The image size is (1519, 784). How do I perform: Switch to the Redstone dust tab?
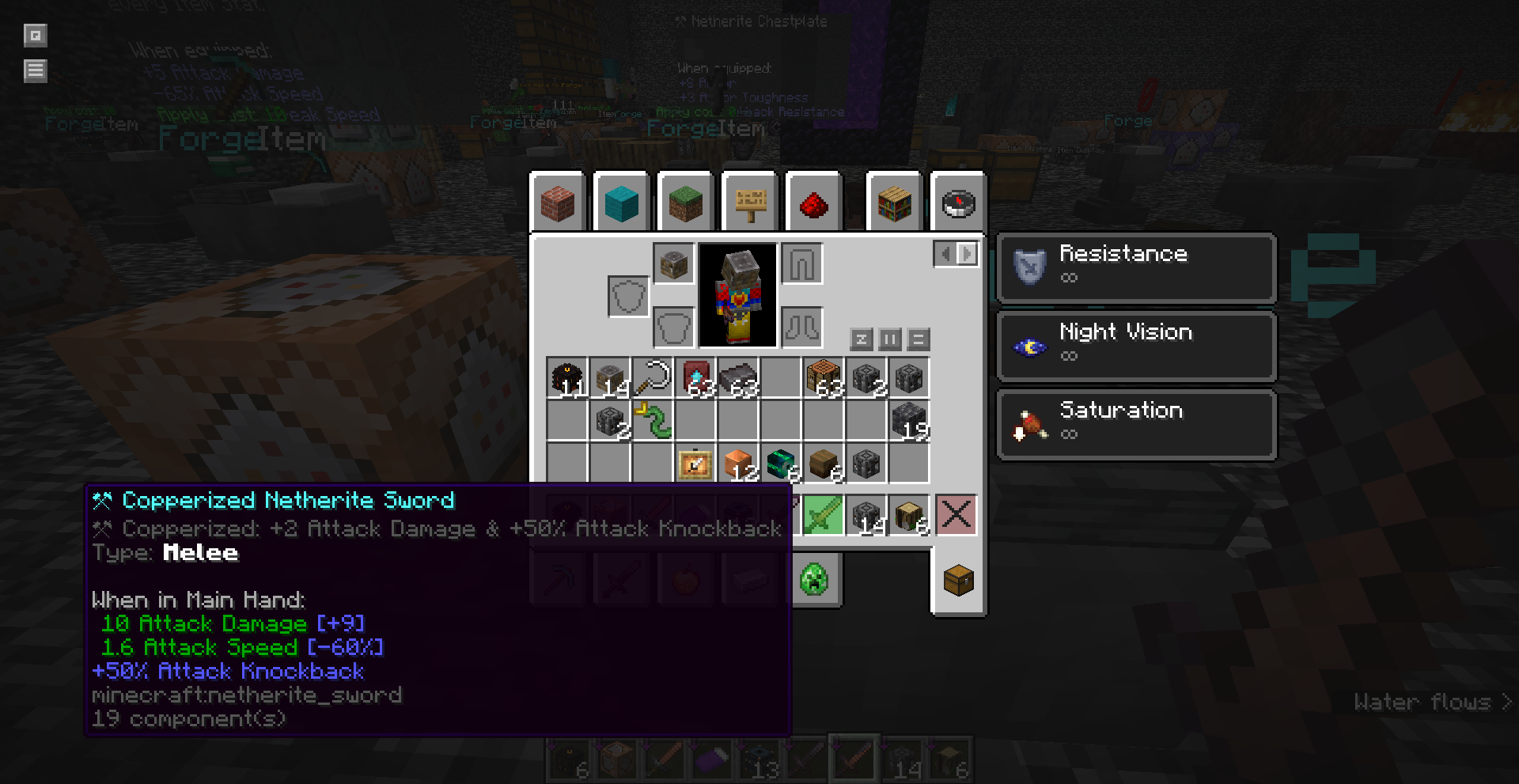click(813, 203)
